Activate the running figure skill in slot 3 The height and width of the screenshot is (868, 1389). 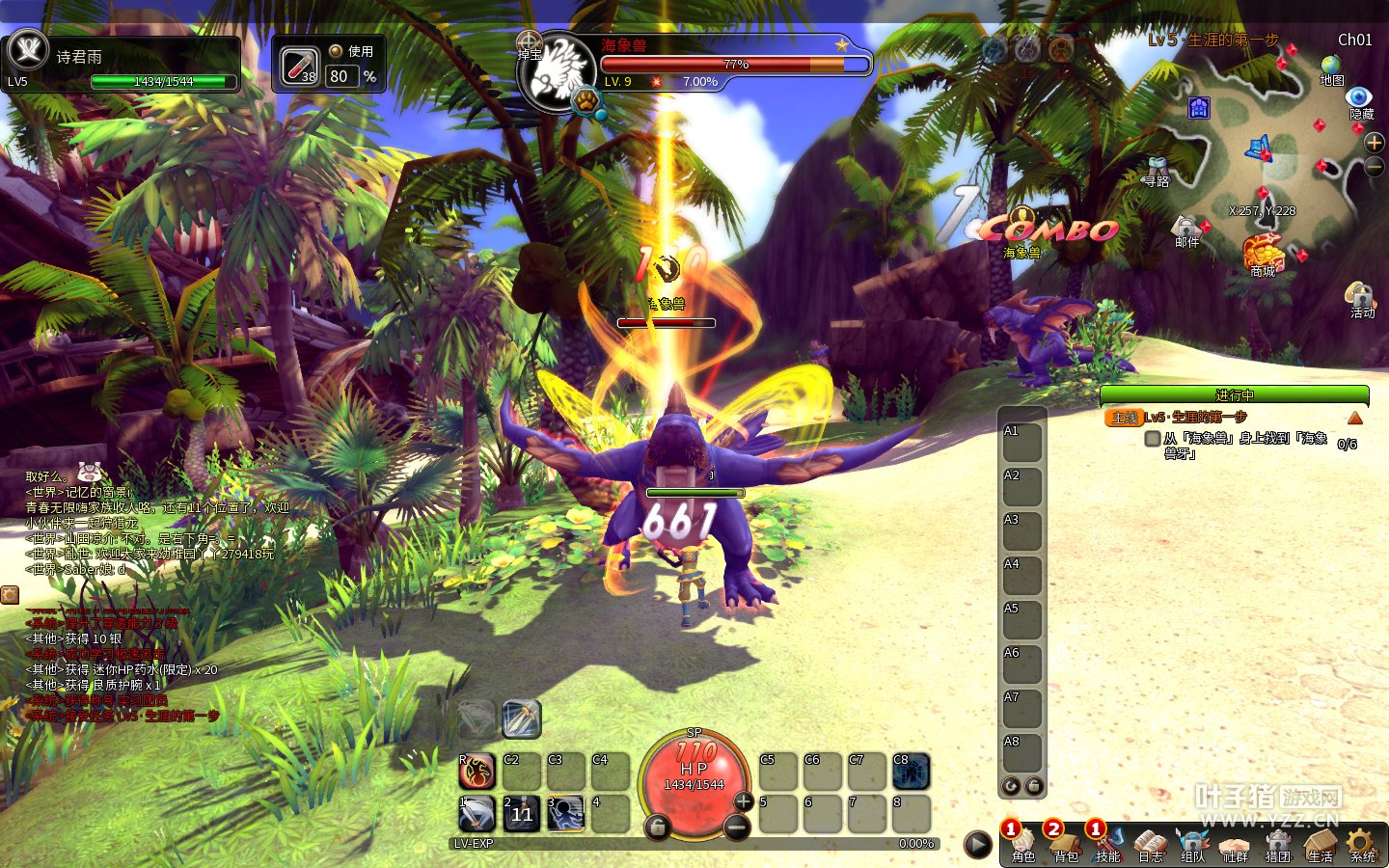tap(566, 813)
